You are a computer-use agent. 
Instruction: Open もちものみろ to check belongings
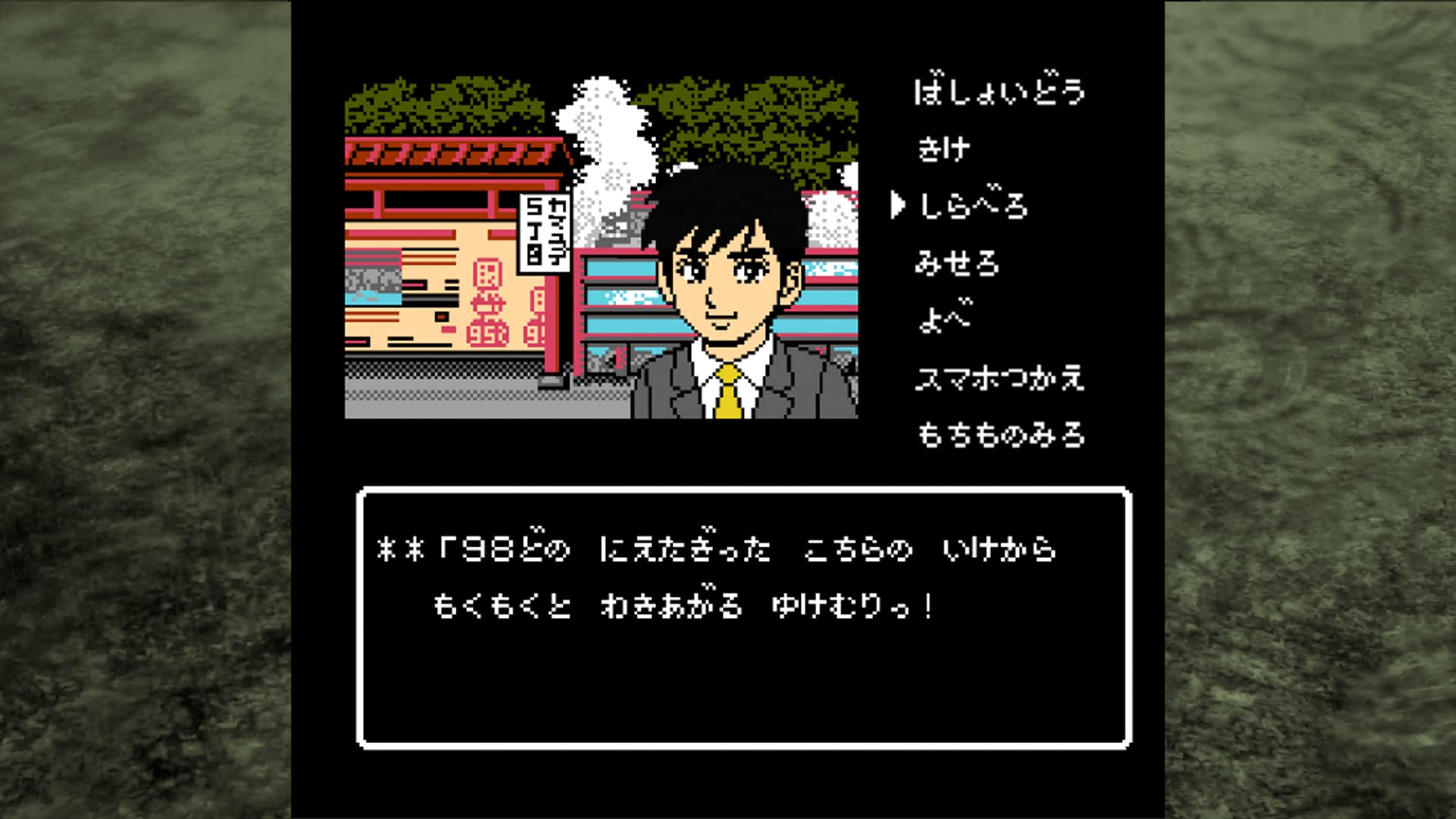(1001, 436)
